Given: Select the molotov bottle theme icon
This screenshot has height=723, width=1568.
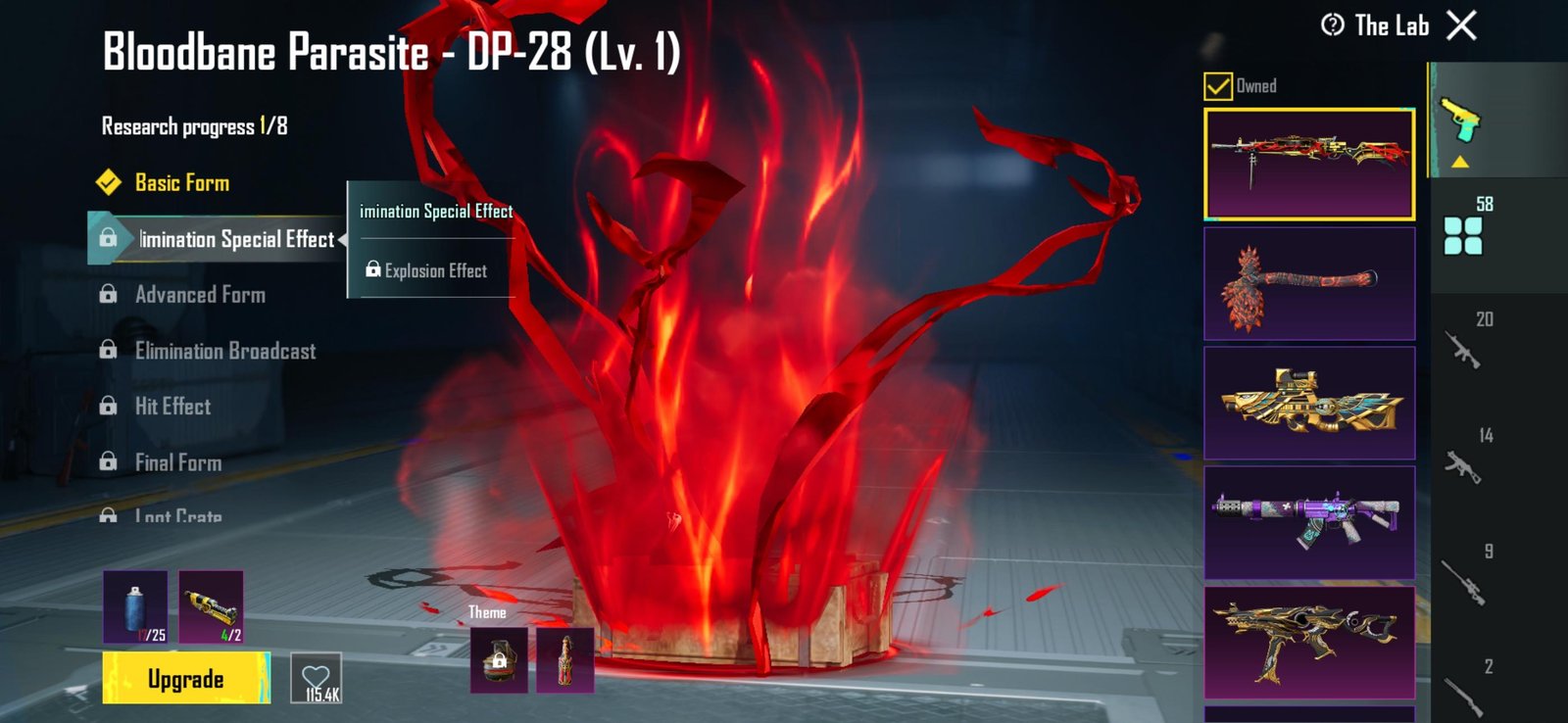Looking at the screenshot, I should pyautogui.click(x=565, y=660).
